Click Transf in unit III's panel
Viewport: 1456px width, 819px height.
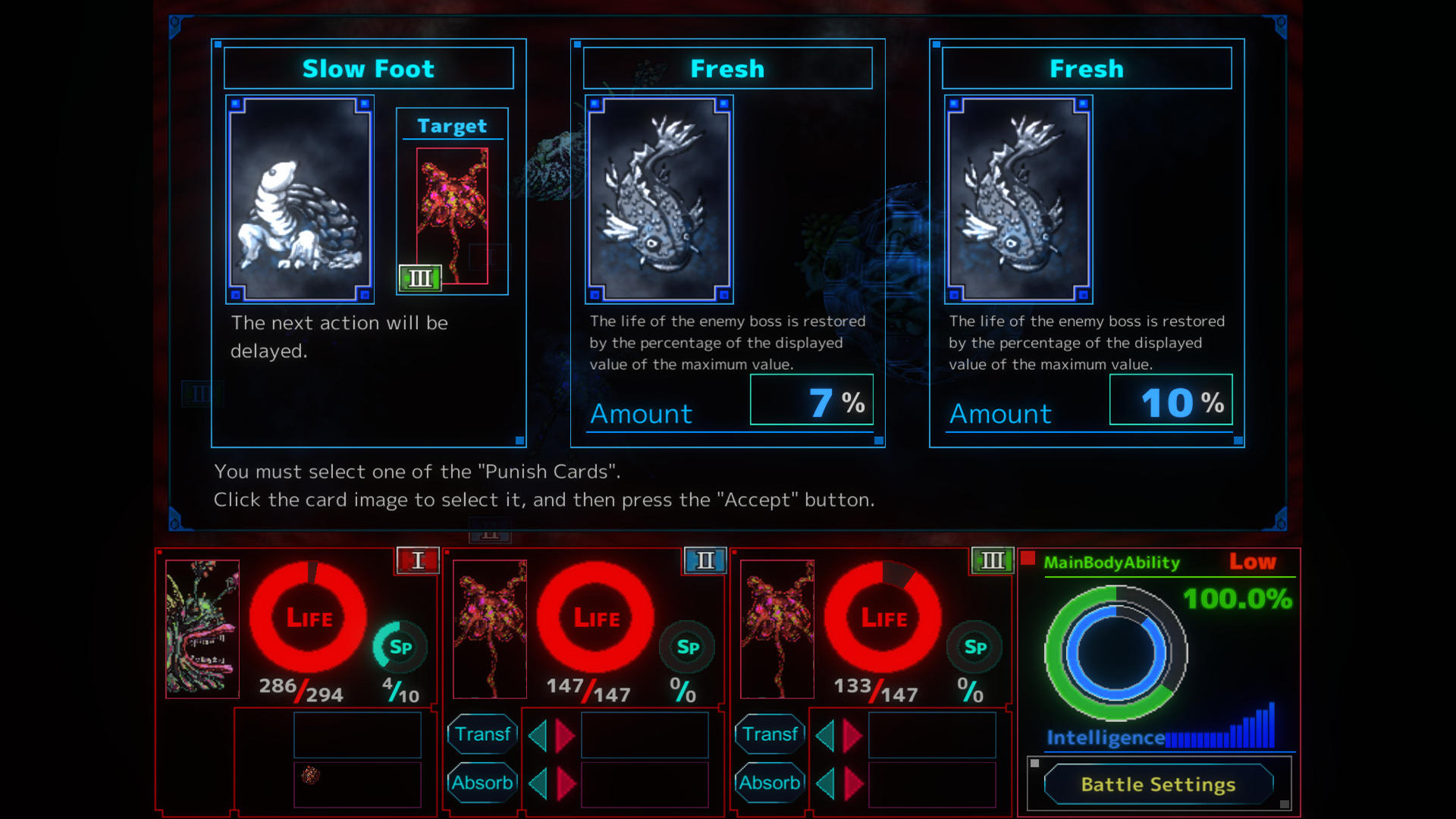point(770,734)
